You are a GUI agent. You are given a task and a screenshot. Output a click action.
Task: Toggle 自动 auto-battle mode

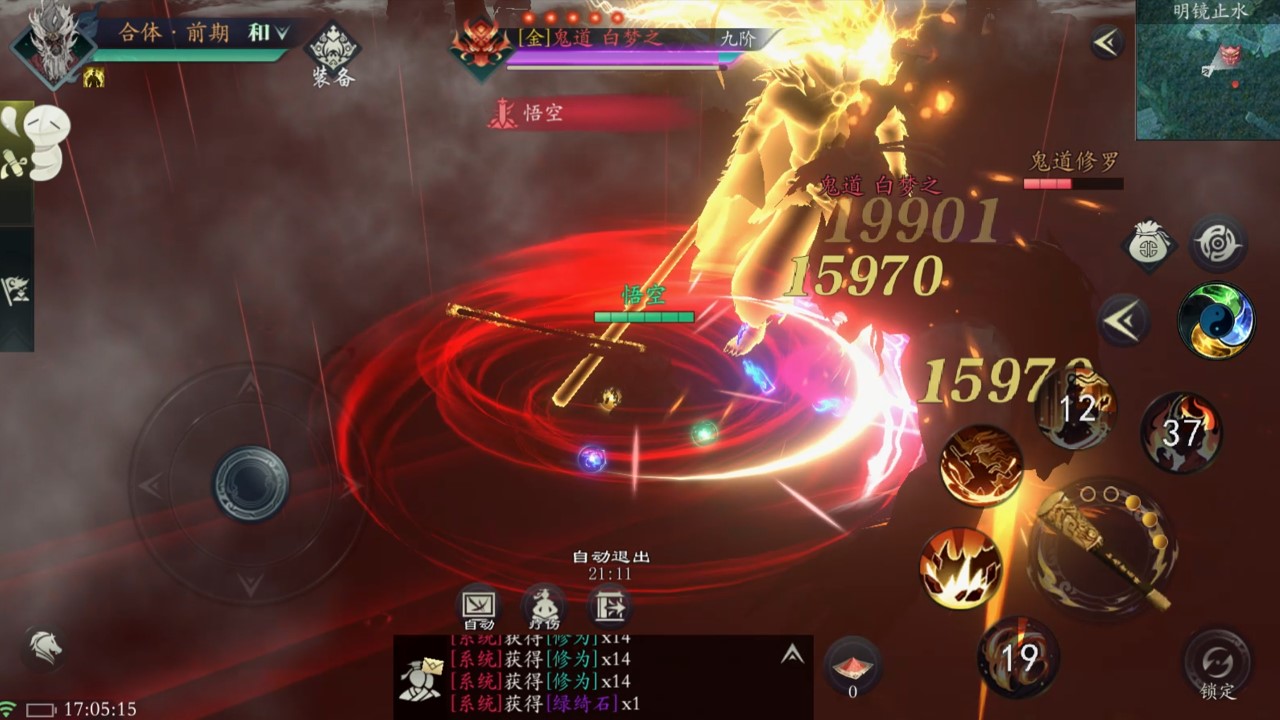pos(478,607)
